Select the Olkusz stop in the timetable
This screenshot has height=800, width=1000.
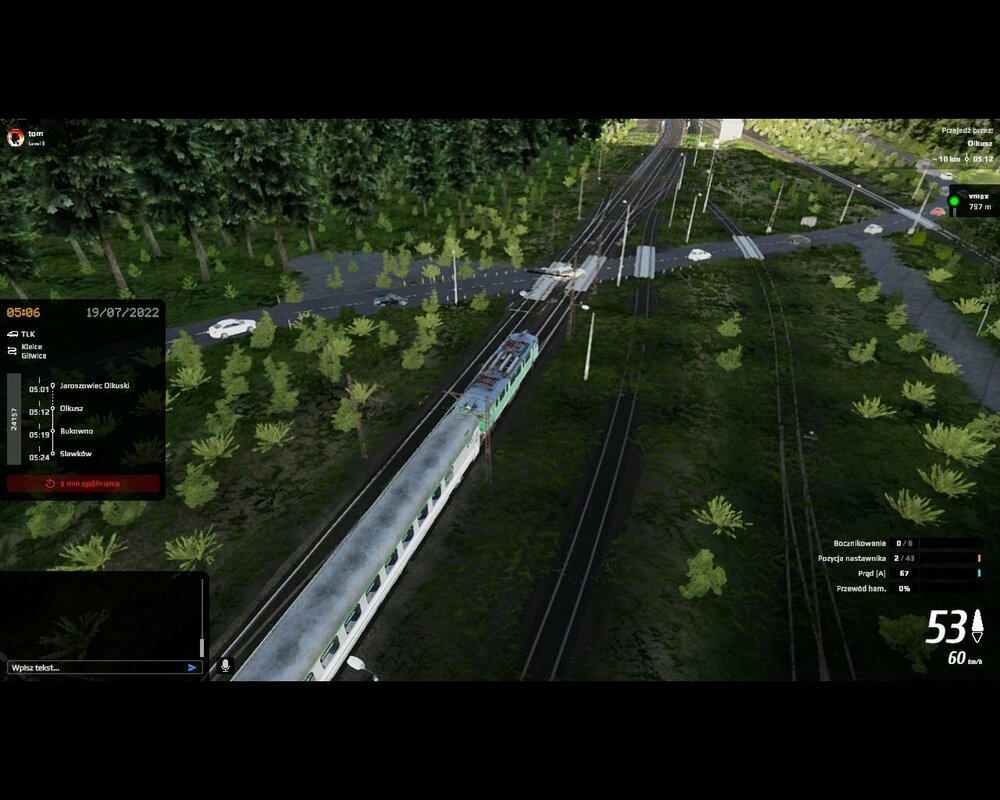coord(71,408)
